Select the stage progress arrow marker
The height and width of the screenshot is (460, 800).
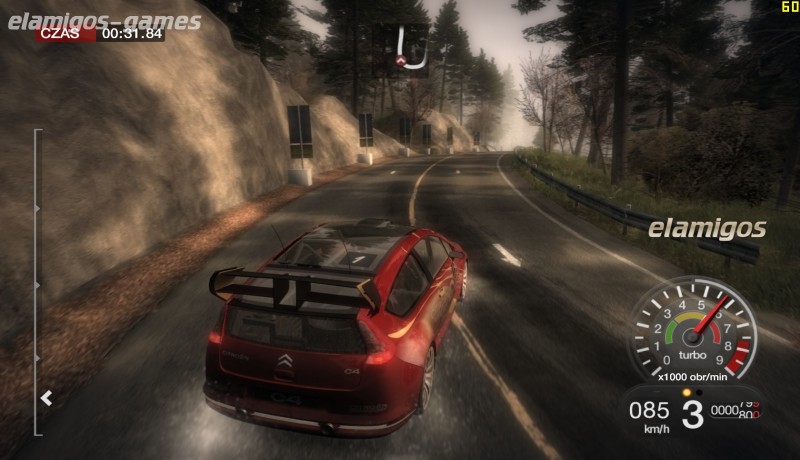46,398
